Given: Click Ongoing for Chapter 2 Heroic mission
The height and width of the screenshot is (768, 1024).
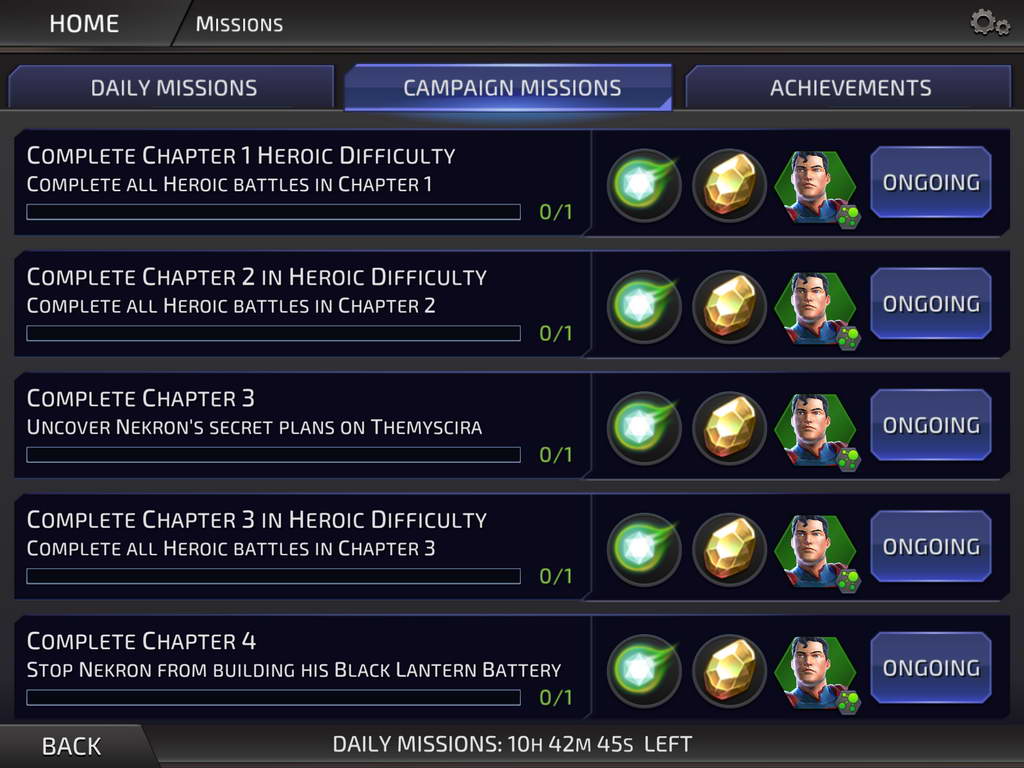Looking at the screenshot, I should (930, 304).
